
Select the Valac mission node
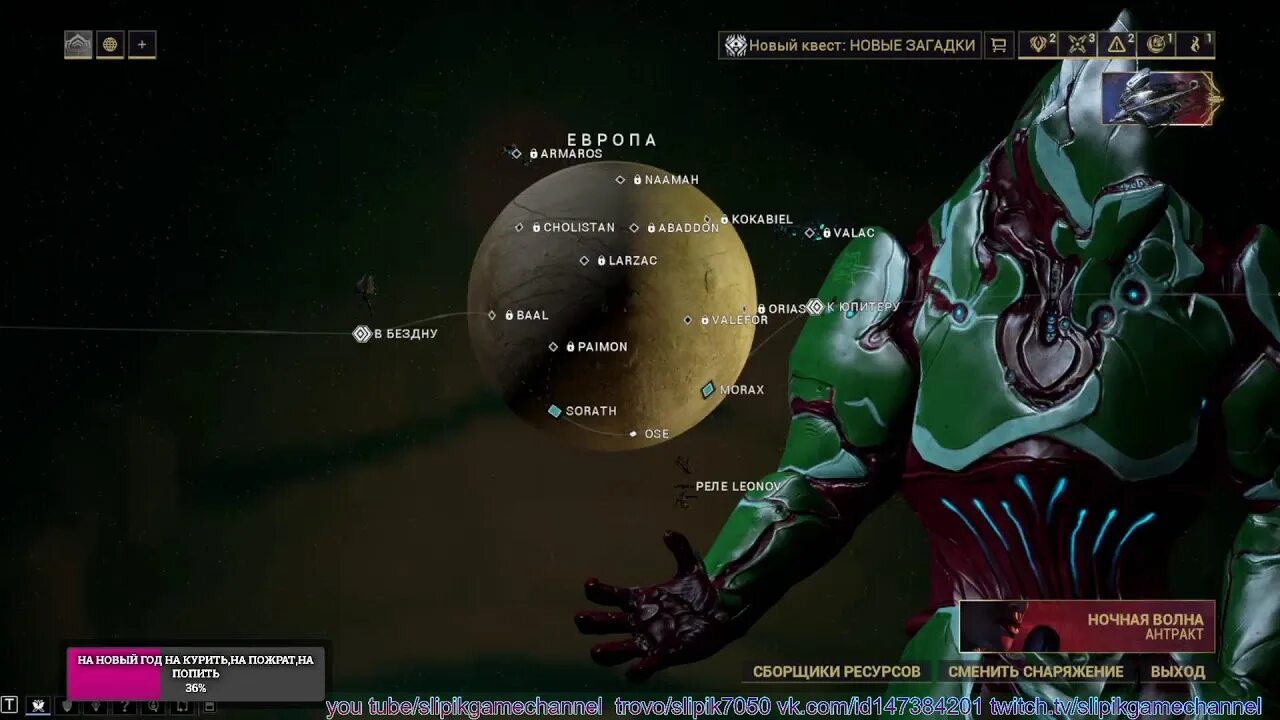click(811, 233)
